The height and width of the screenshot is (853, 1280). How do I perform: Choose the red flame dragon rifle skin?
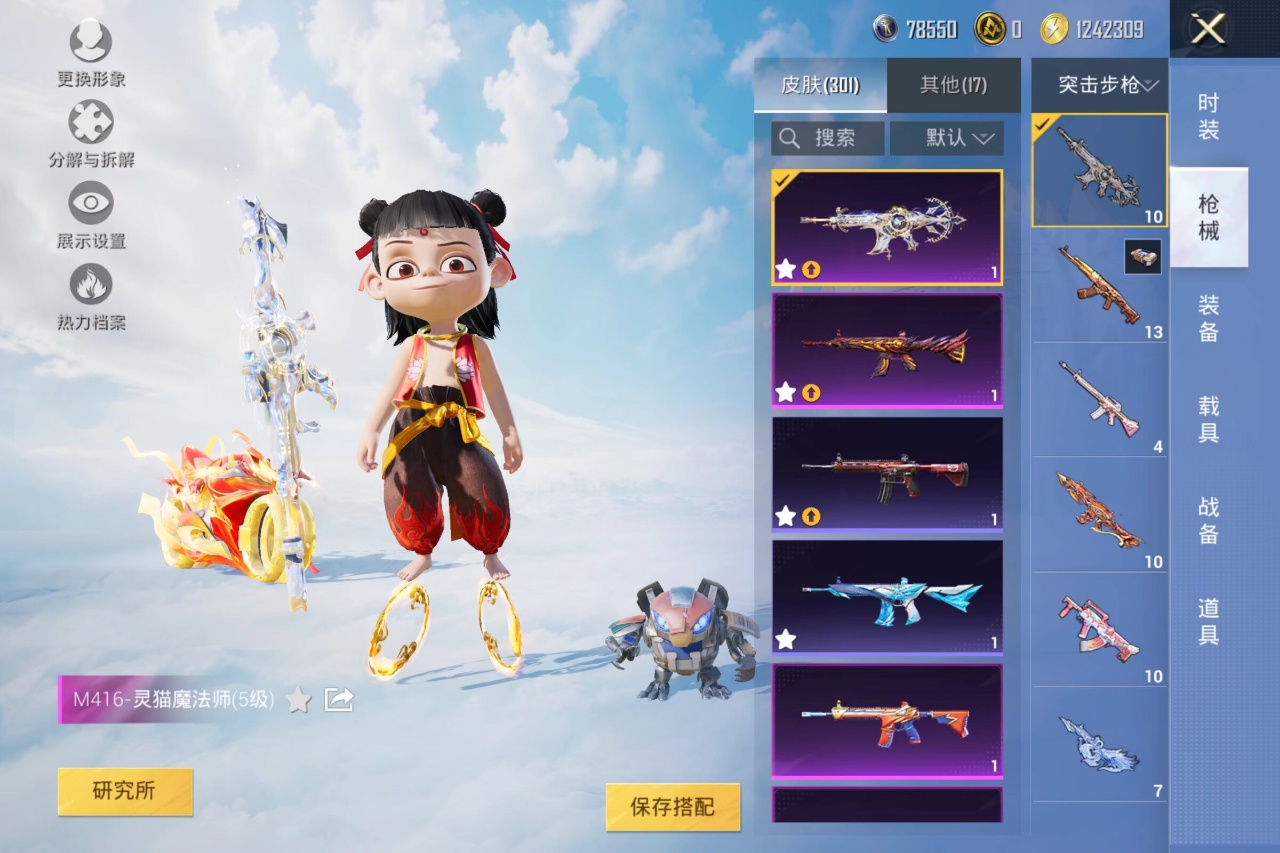(x=886, y=350)
